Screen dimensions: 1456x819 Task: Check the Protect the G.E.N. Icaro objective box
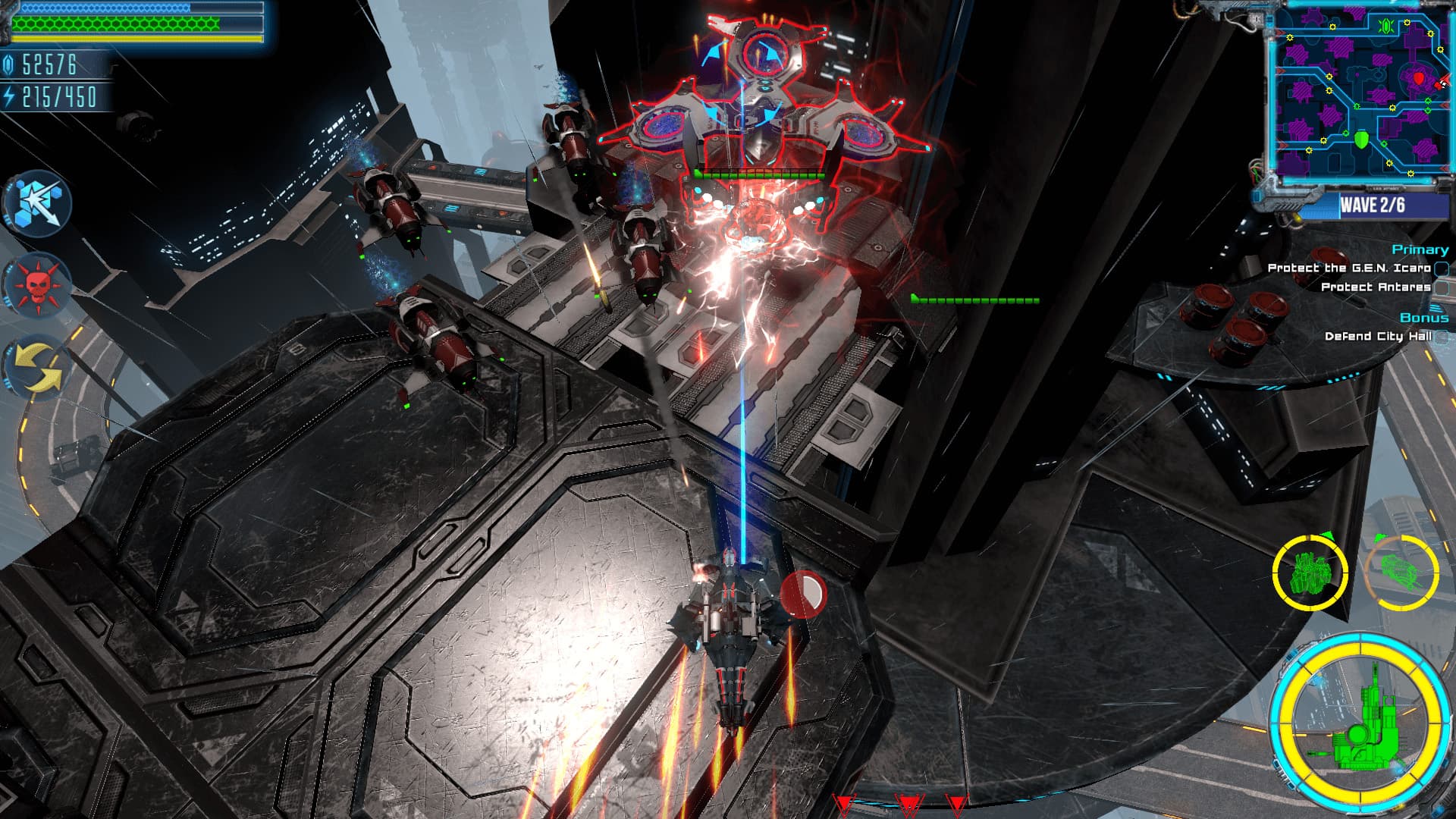click(1442, 269)
